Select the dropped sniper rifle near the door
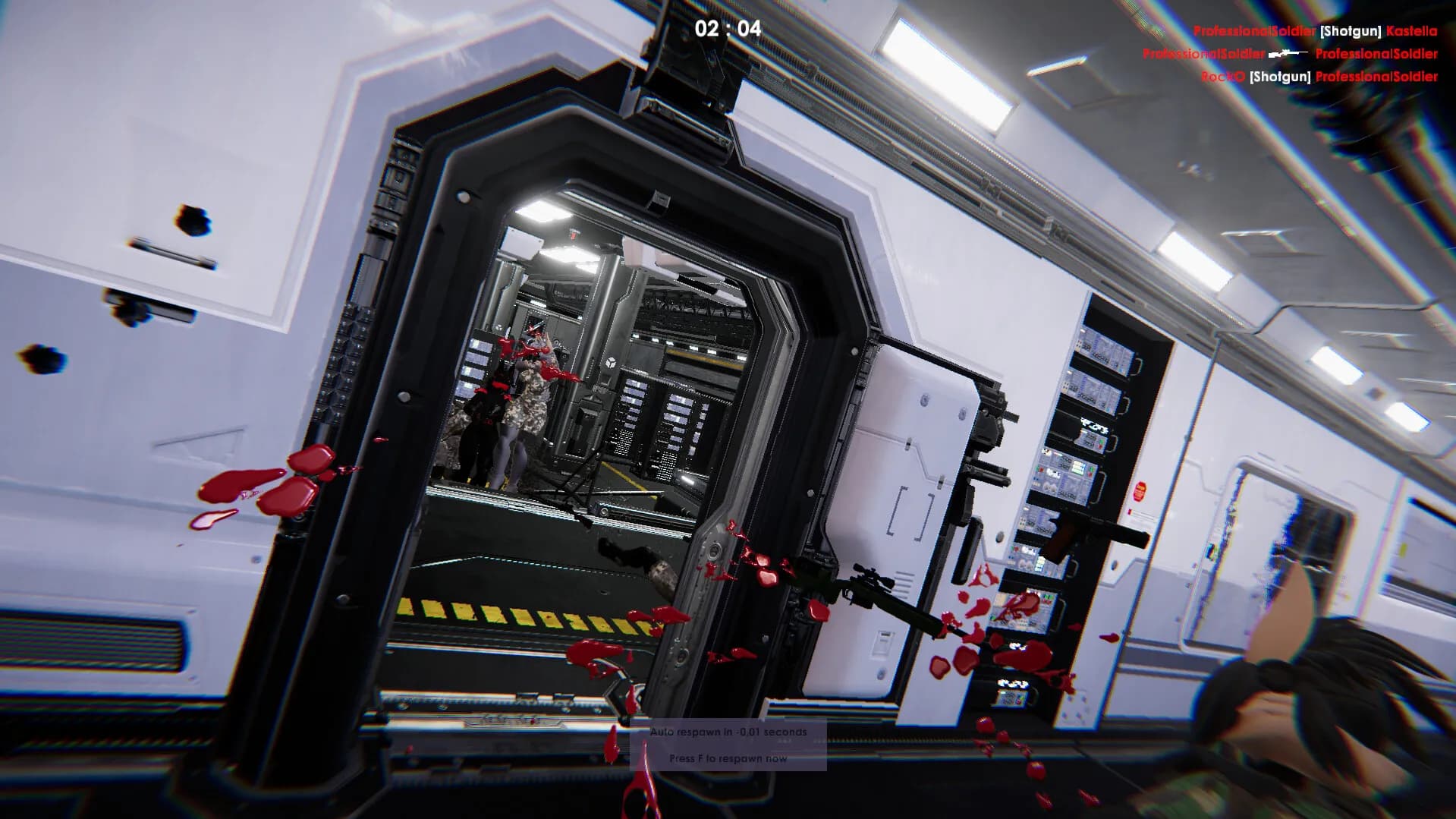The width and height of the screenshot is (1456, 819). [876, 600]
